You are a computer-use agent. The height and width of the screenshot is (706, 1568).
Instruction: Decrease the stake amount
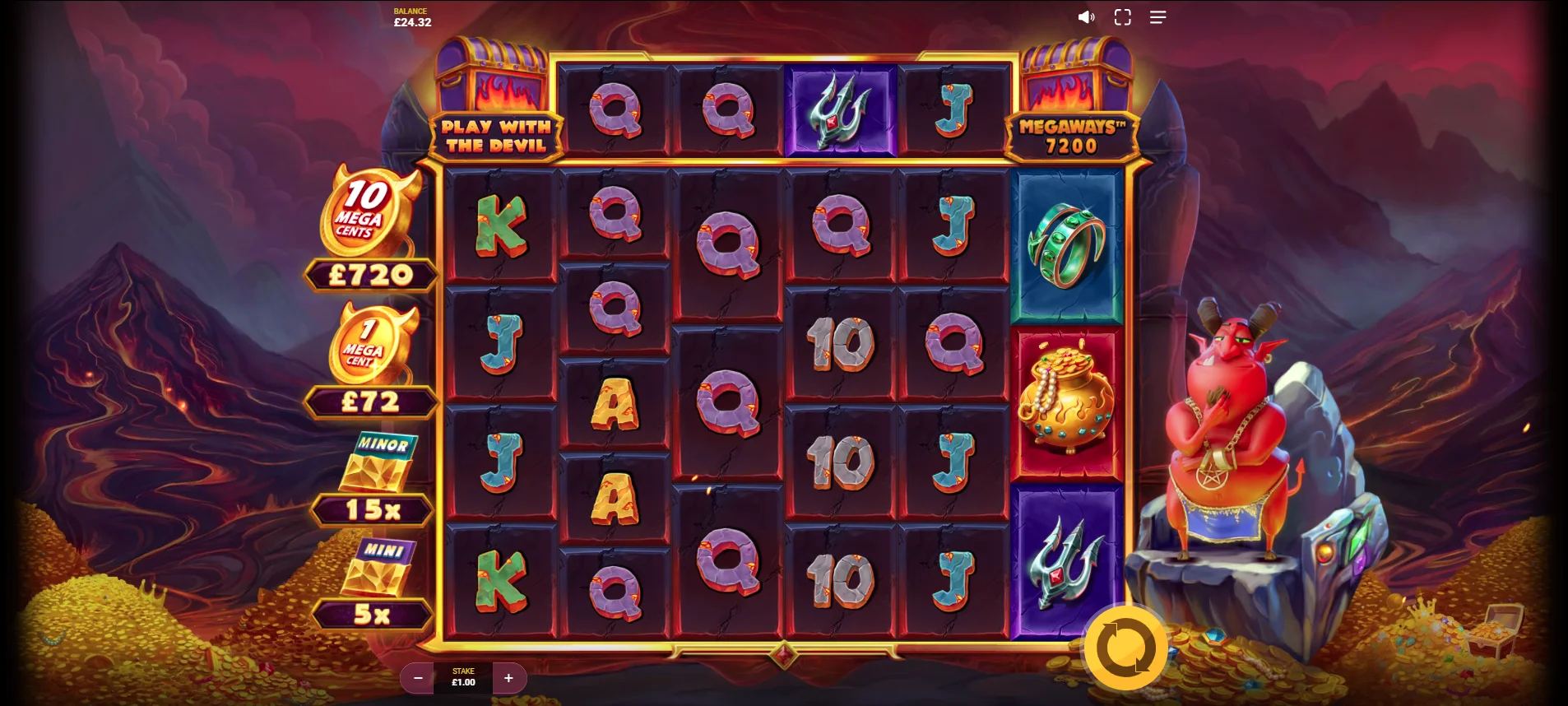tap(418, 678)
